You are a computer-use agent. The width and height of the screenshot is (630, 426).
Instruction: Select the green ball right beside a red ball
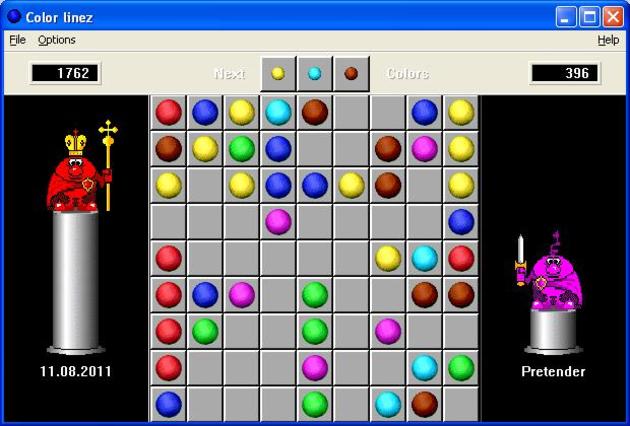[205, 331]
